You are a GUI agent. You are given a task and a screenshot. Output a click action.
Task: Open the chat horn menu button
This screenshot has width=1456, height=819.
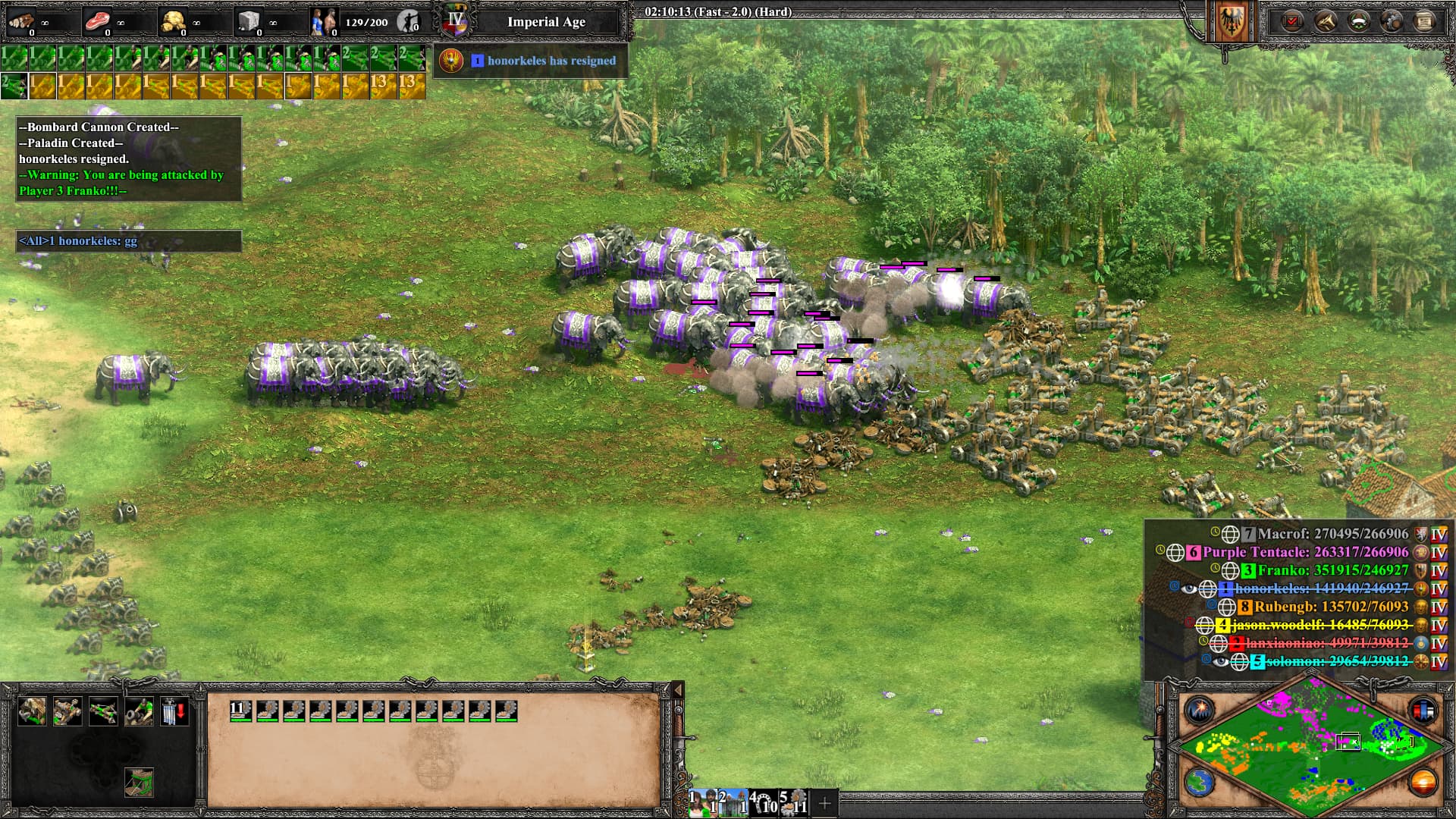(x=1325, y=21)
